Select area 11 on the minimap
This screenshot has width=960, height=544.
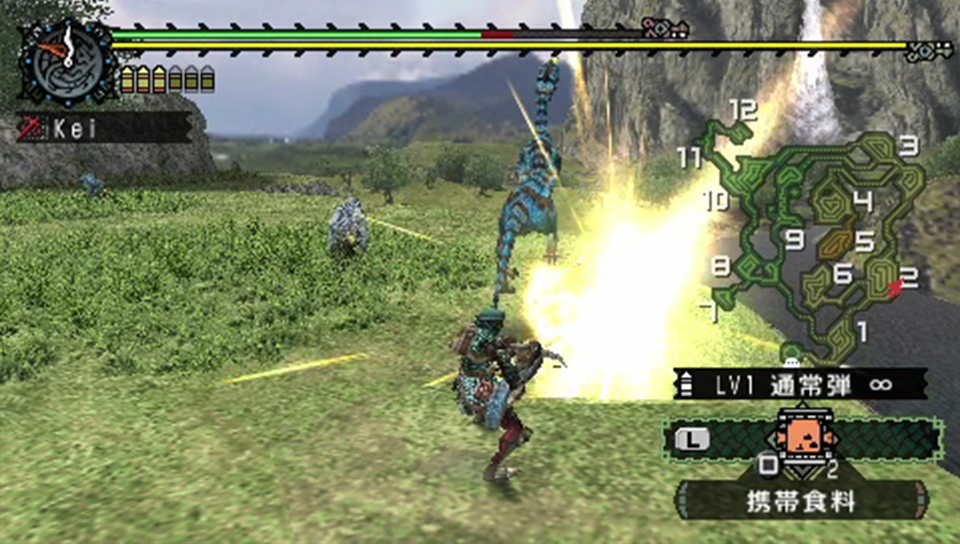coord(688,158)
